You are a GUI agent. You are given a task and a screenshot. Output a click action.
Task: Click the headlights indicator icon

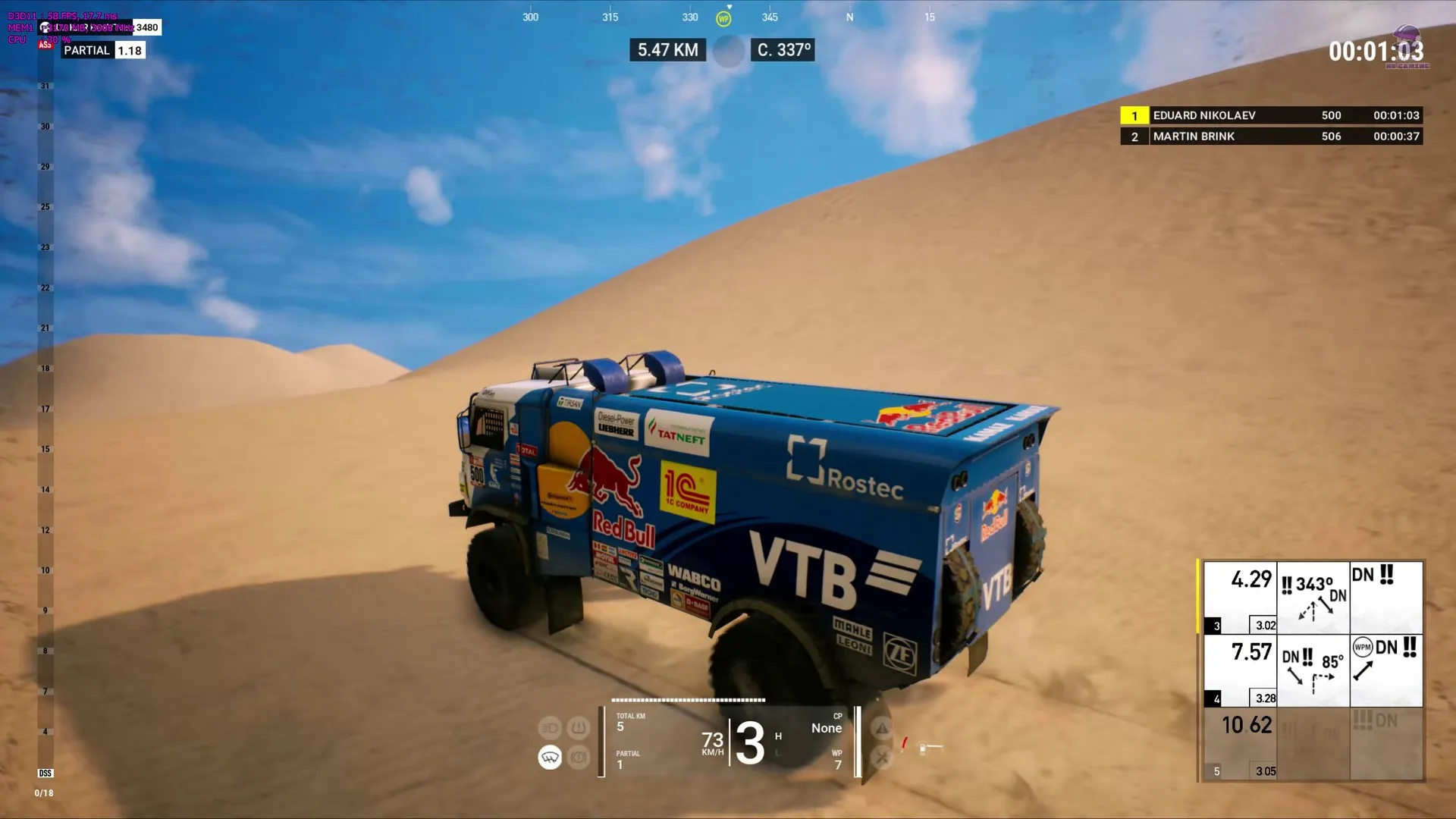coord(550,729)
